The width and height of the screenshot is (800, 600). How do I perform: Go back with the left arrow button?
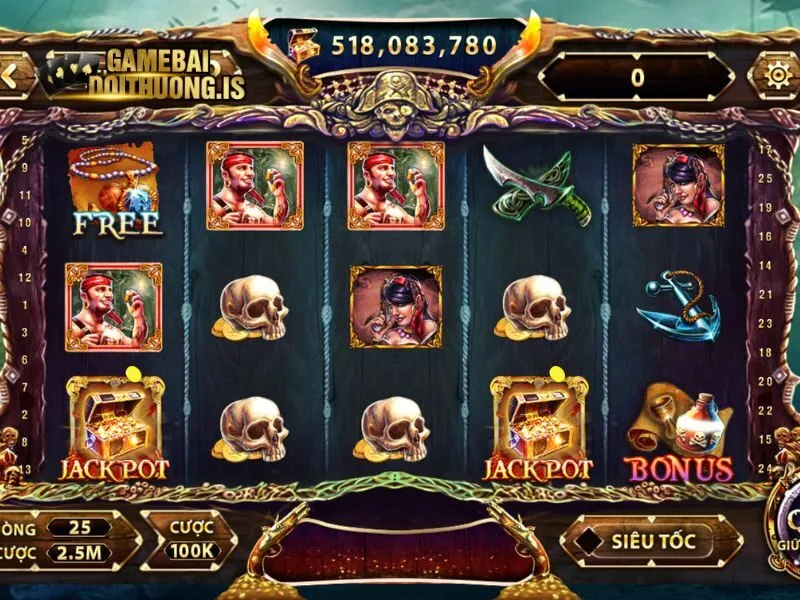[x=11, y=76]
